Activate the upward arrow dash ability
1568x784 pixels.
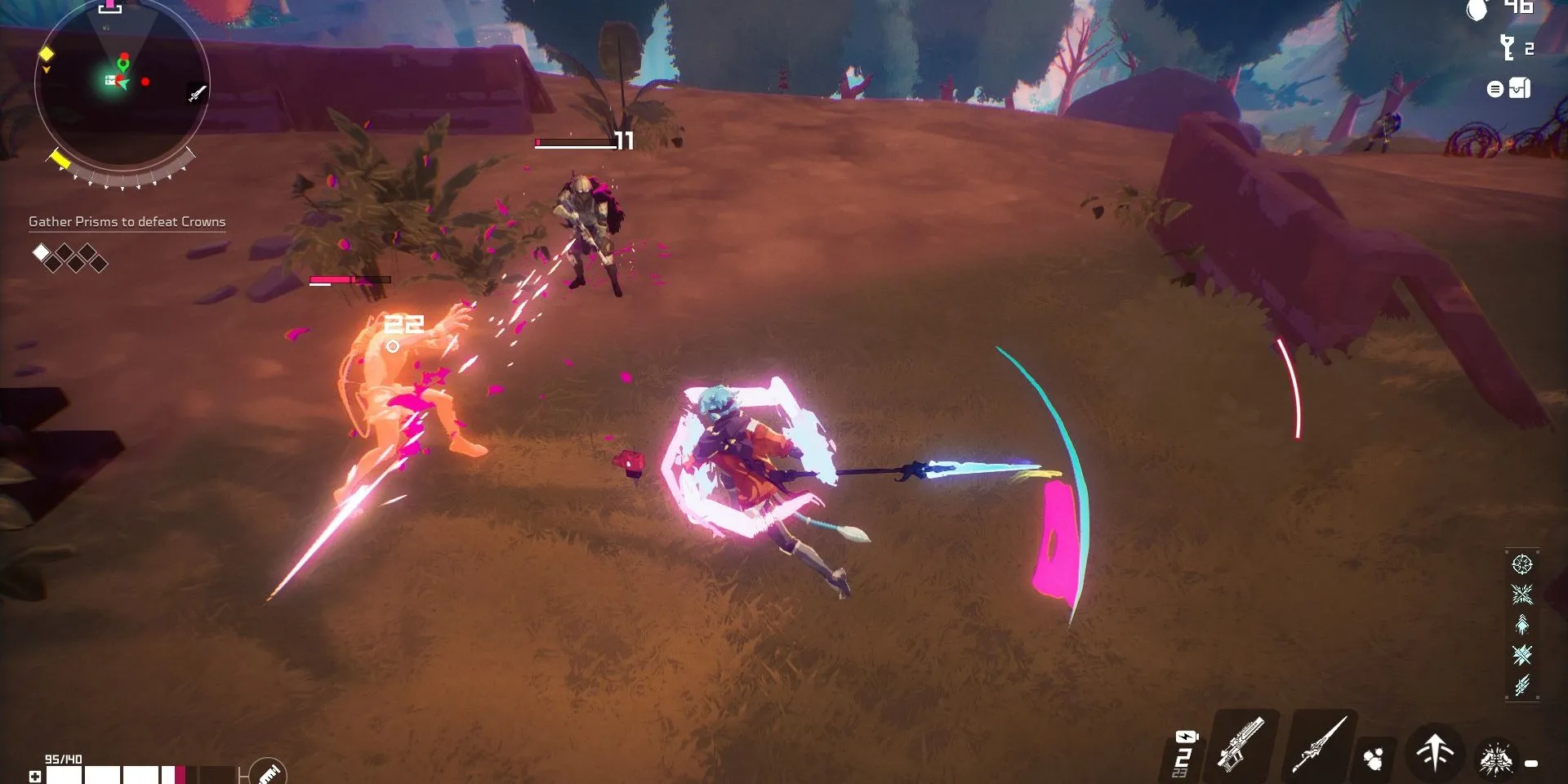1435,751
